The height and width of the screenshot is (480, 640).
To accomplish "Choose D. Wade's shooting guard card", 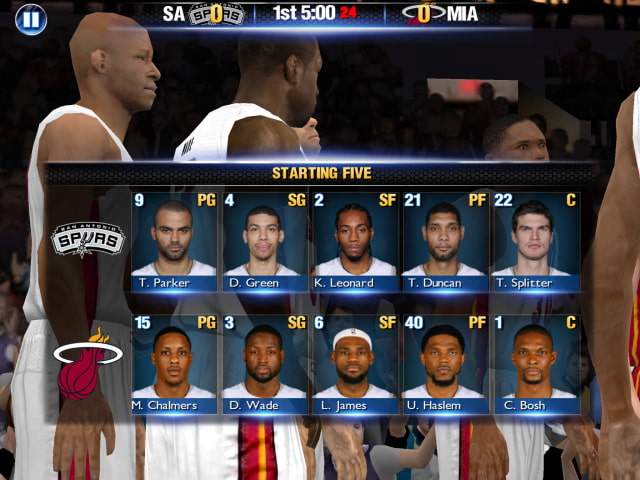I will click(264, 365).
